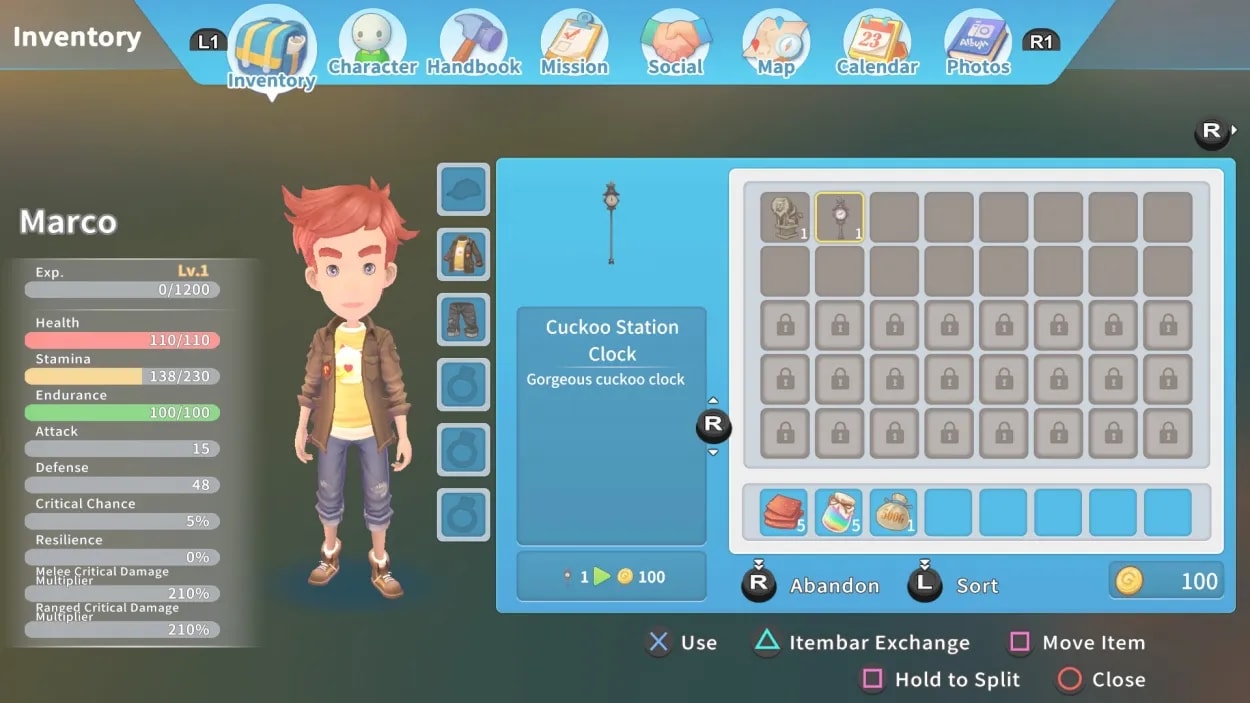Select the equipped pants slot
The width and height of the screenshot is (1250, 703).
coord(464,319)
